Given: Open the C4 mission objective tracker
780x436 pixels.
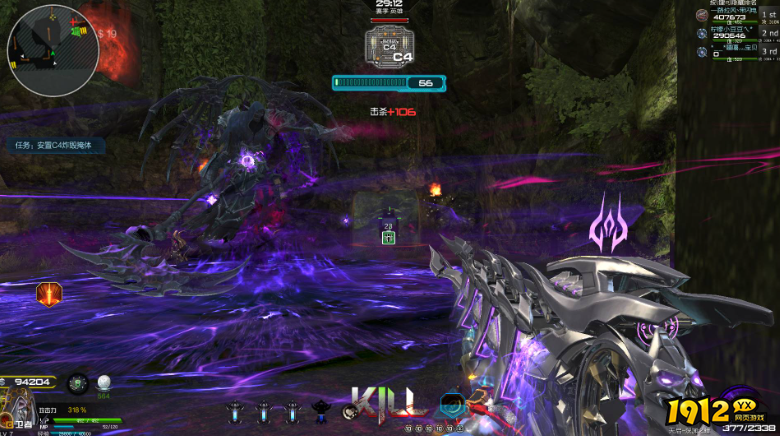Looking at the screenshot, I should pyautogui.click(x=55, y=145).
